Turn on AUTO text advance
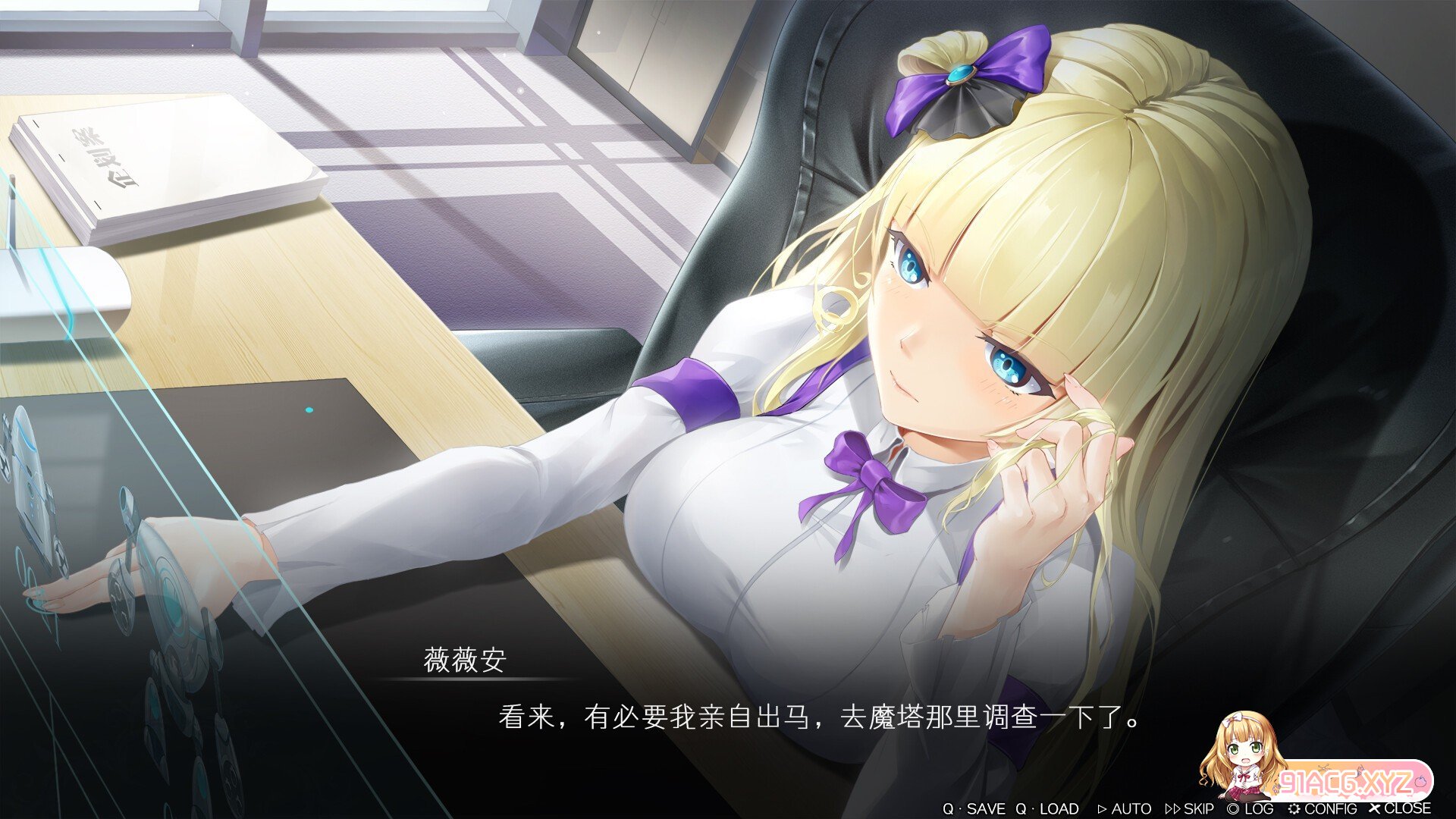1456x819 pixels. click(1125, 808)
